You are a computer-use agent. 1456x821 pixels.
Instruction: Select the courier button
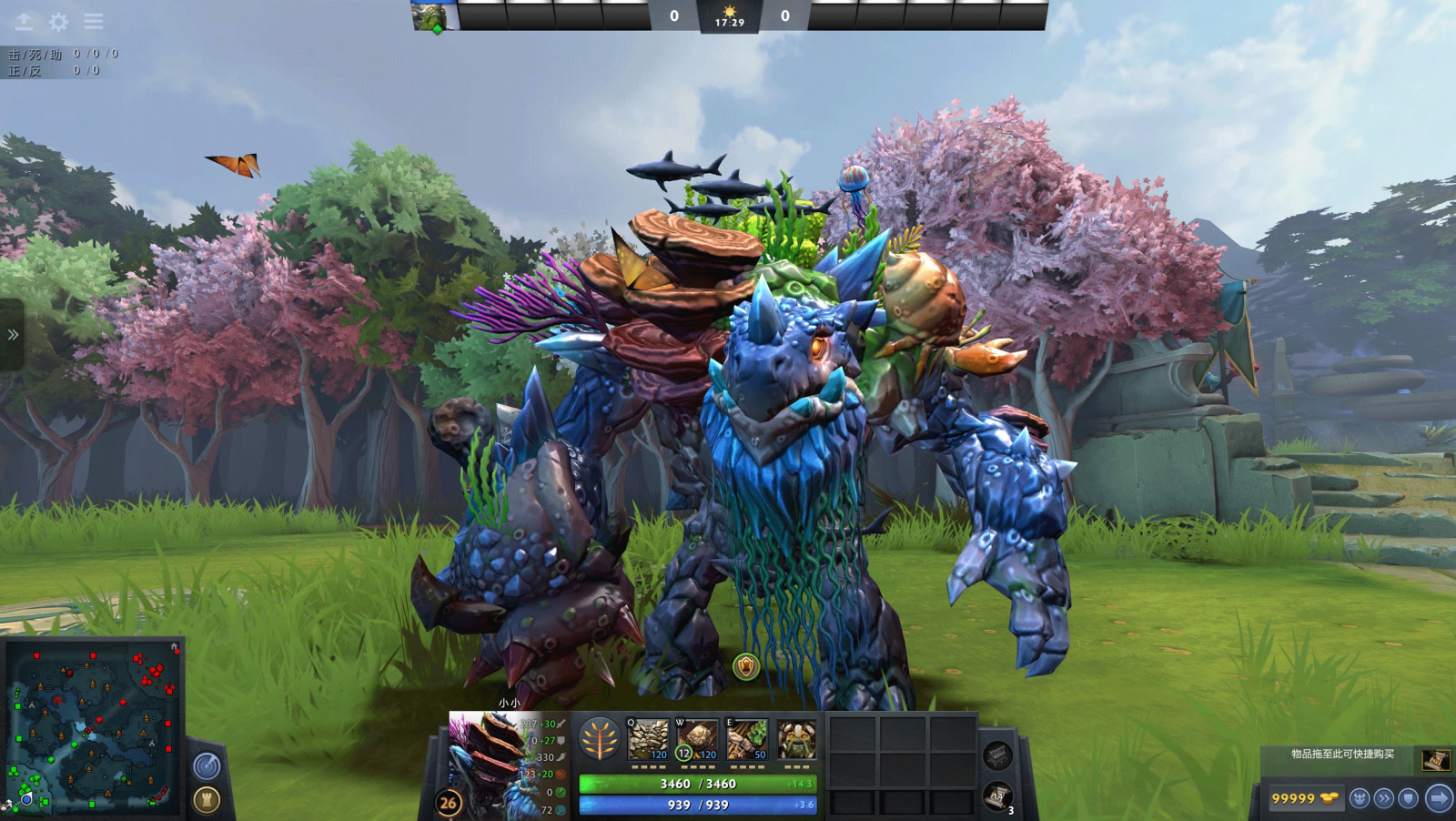pyautogui.click(x=1360, y=798)
